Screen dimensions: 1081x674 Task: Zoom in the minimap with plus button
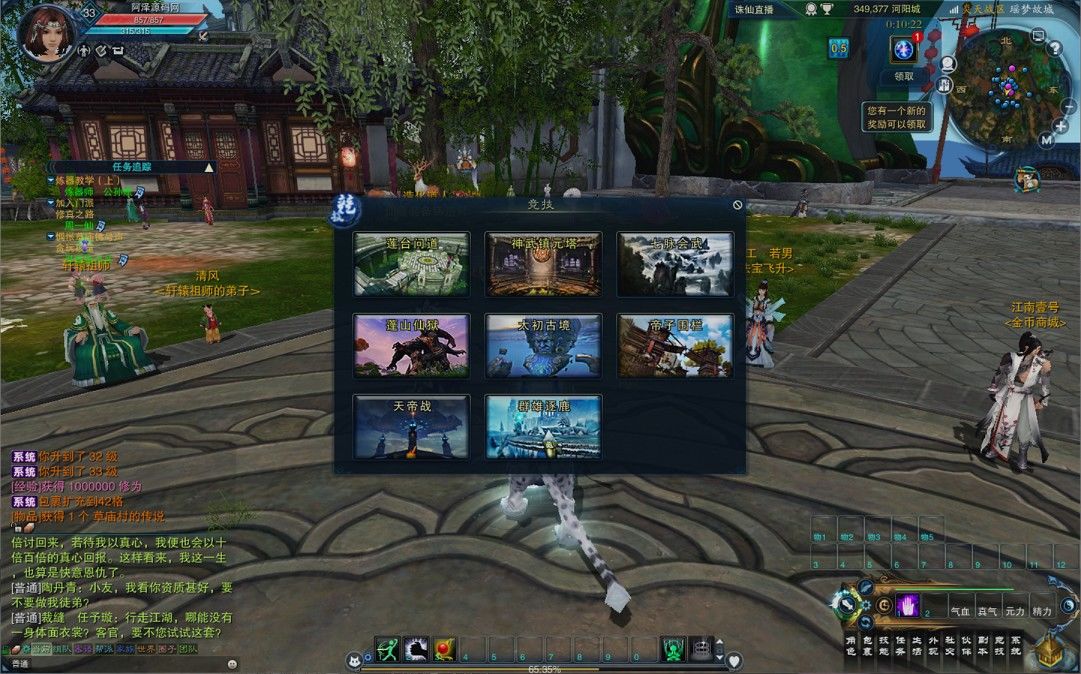pyautogui.click(x=1060, y=126)
